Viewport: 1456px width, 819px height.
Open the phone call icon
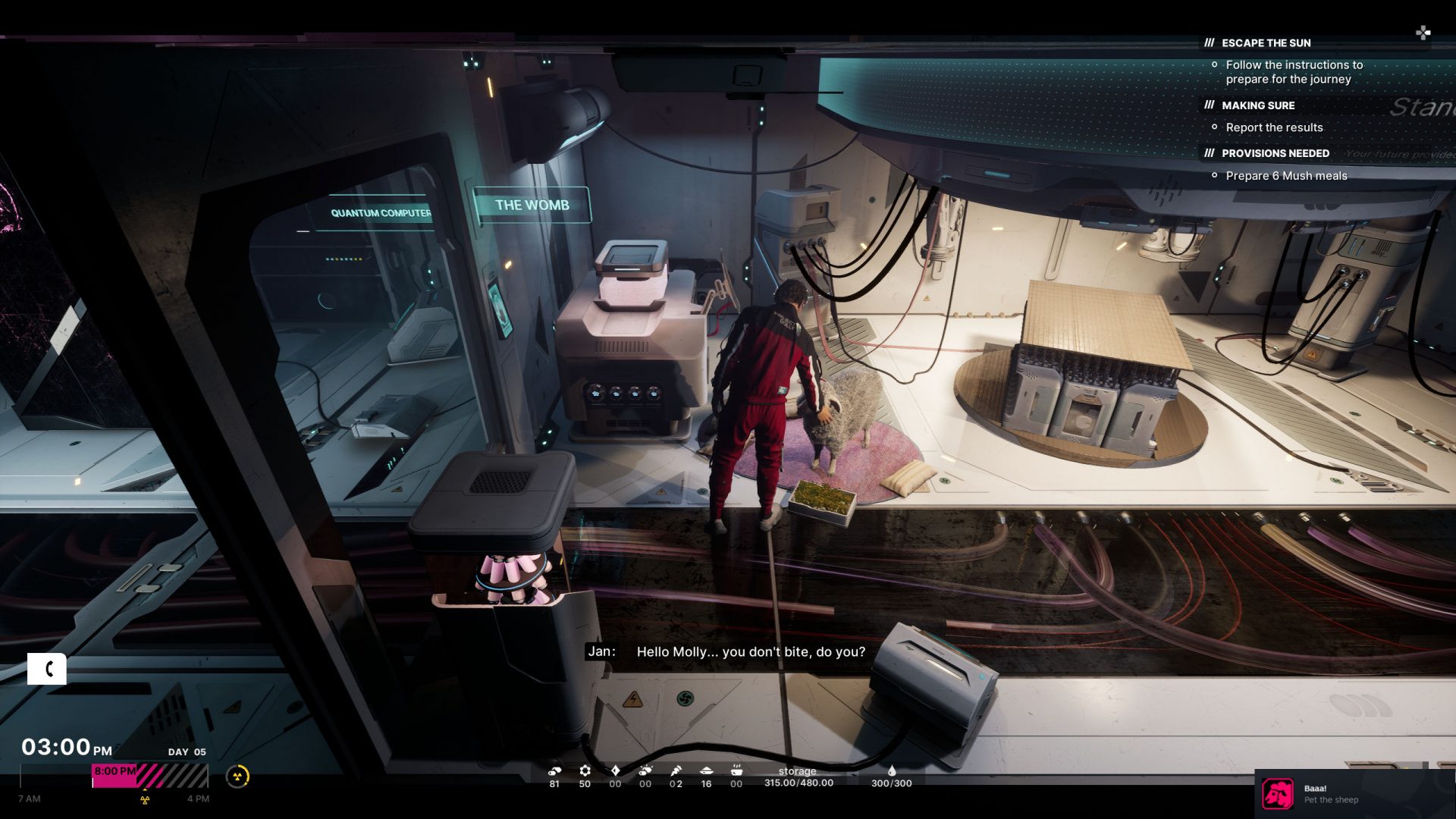(x=47, y=669)
